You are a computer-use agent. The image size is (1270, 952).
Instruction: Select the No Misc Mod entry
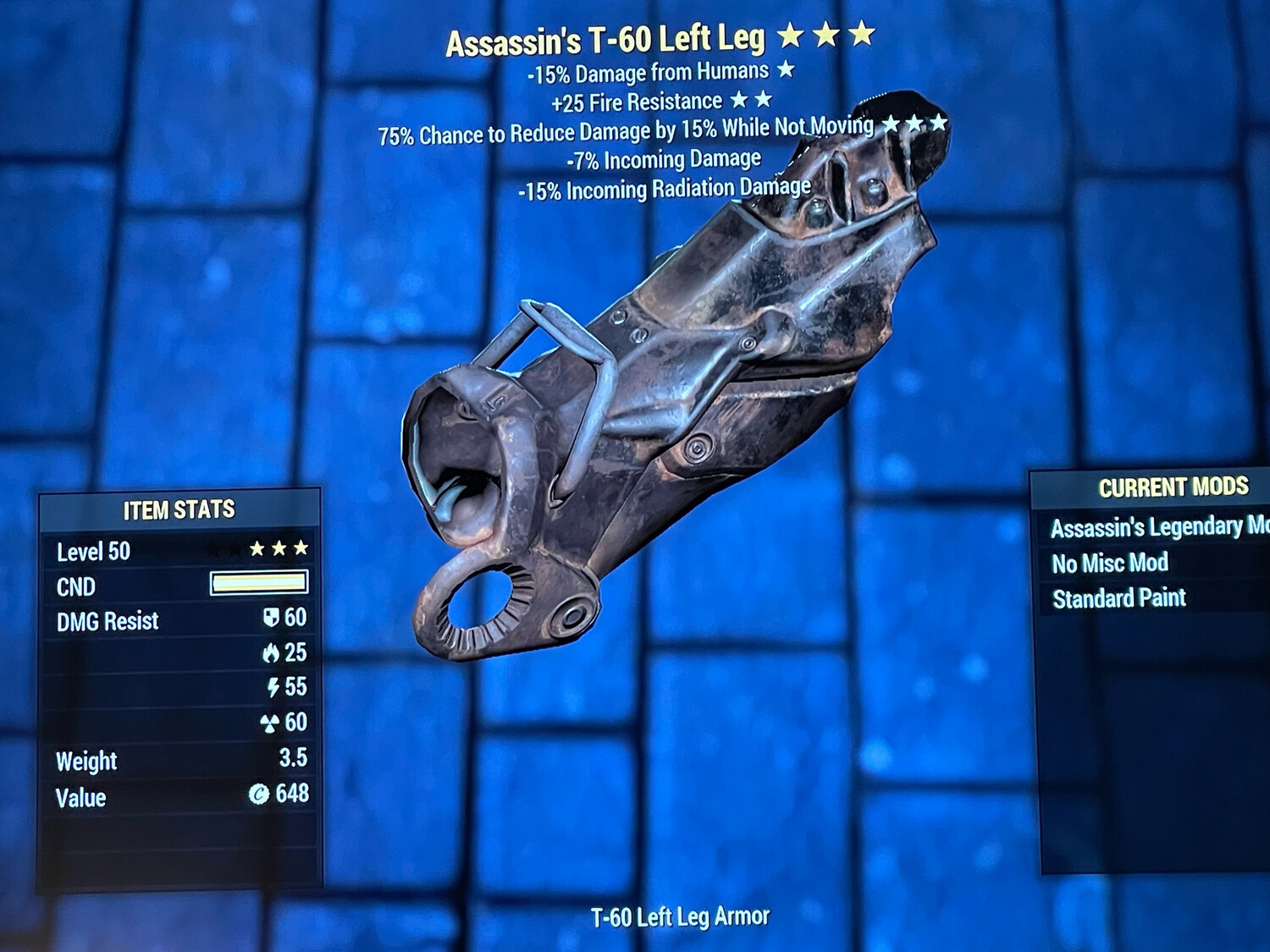(x=1108, y=563)
